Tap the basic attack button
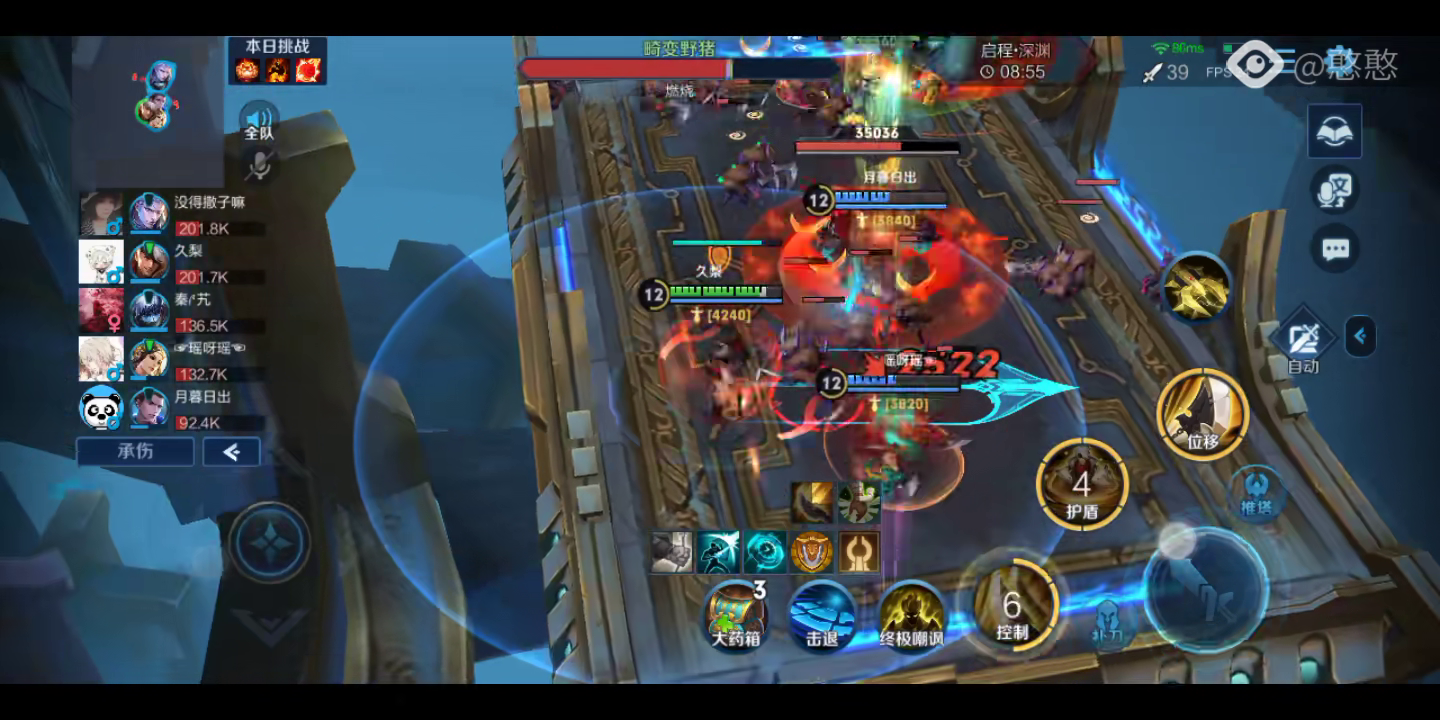The height and width of the screenshot is (720, 1440). click(1205, 589)
